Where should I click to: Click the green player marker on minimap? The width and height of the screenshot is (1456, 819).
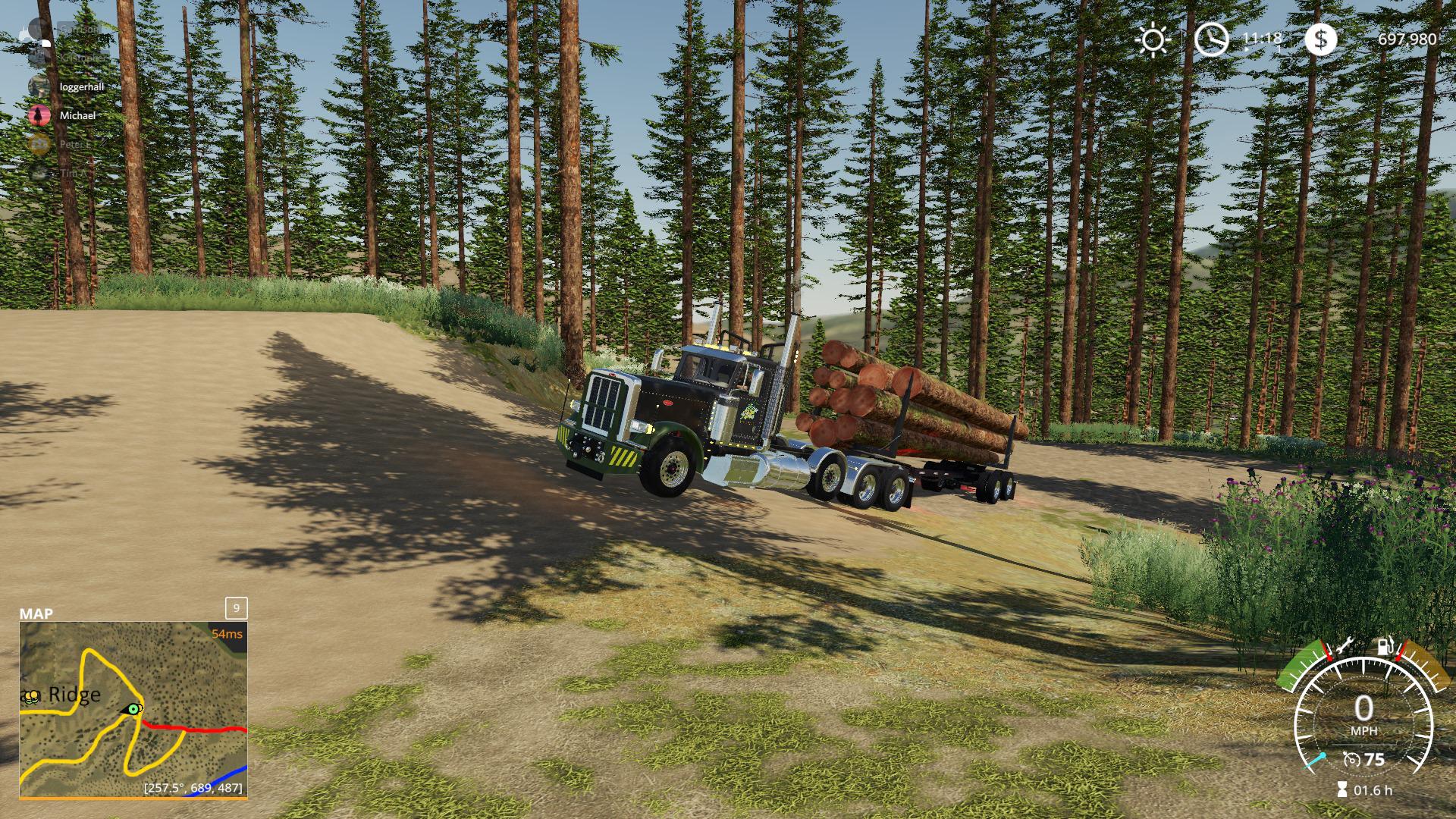(x=134, y=709)
